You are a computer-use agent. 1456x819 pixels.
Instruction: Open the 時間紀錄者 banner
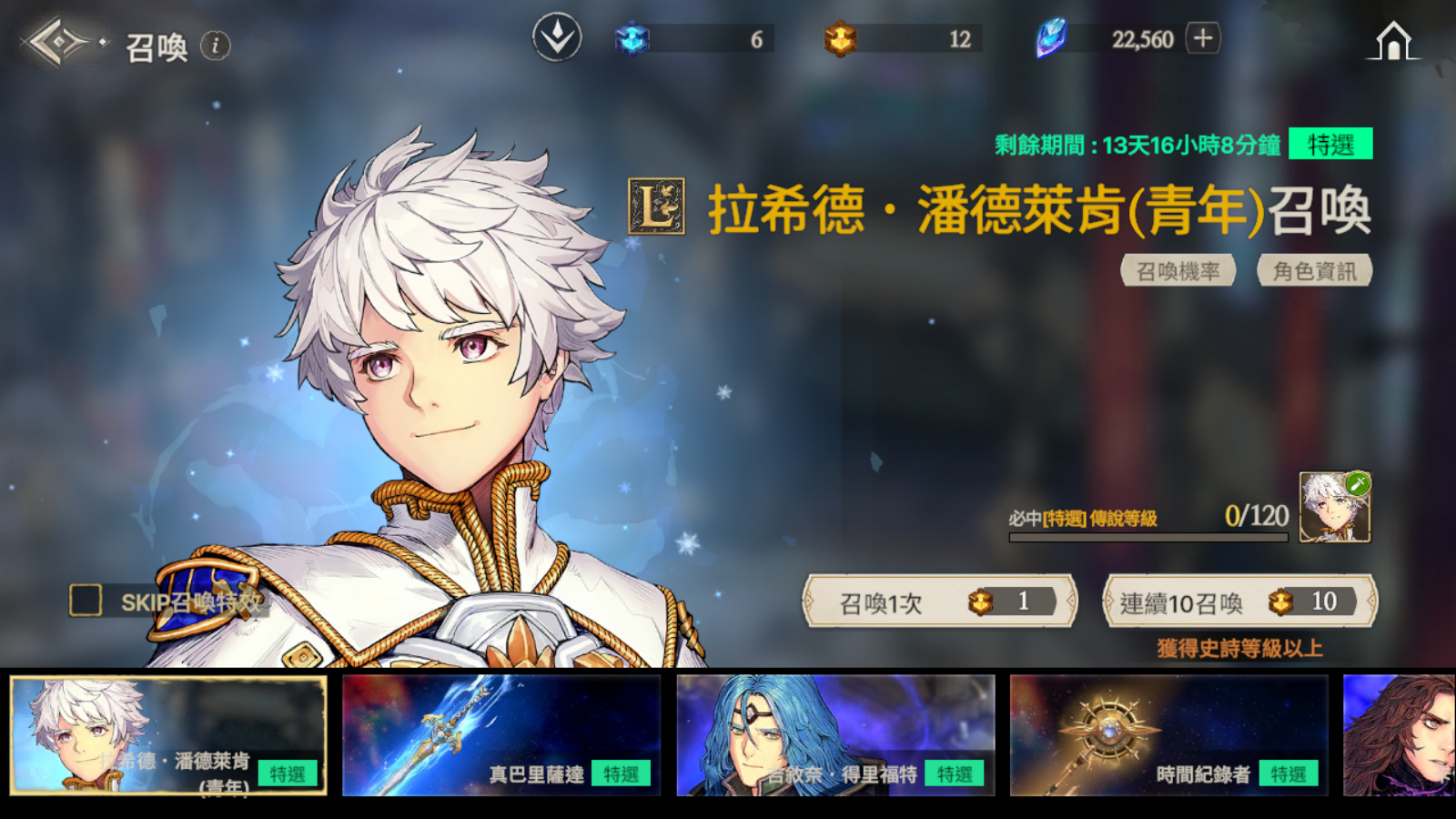click(1168, 735)
